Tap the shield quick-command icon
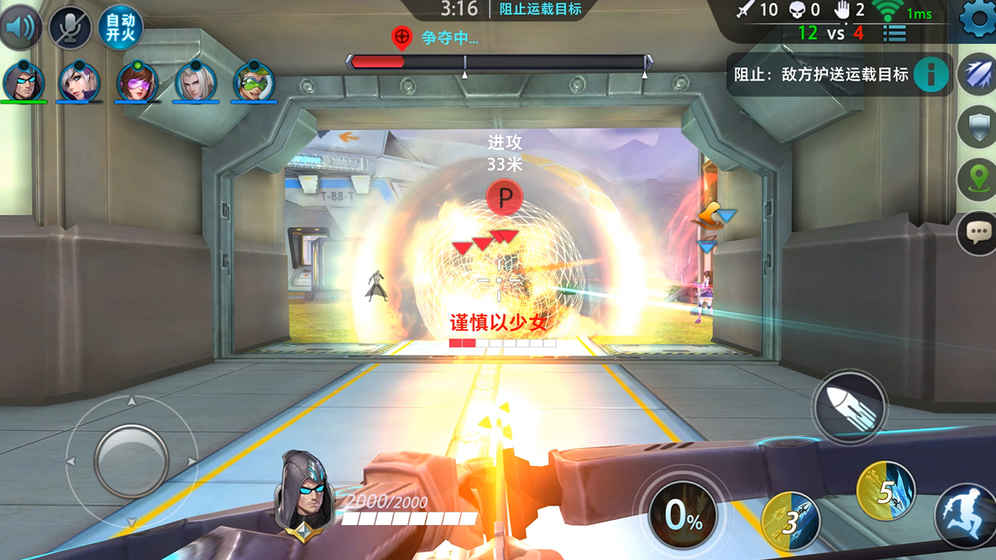 pyautogui.click(x=976, y=127)
